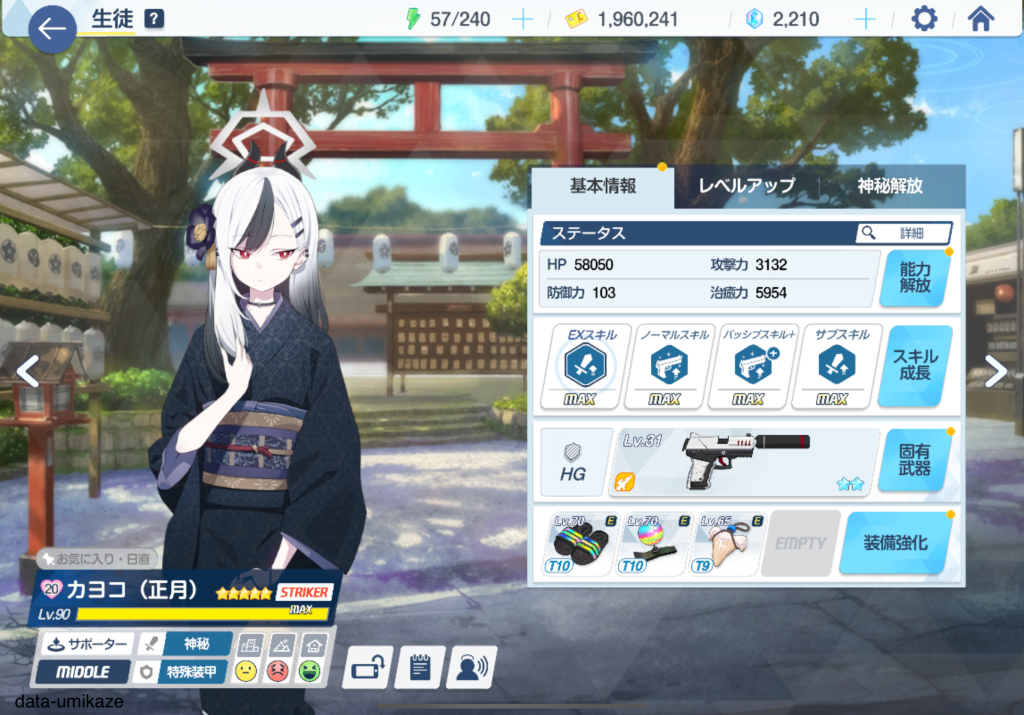Add energy with the plus button
1024x715 pixels.
522,19
